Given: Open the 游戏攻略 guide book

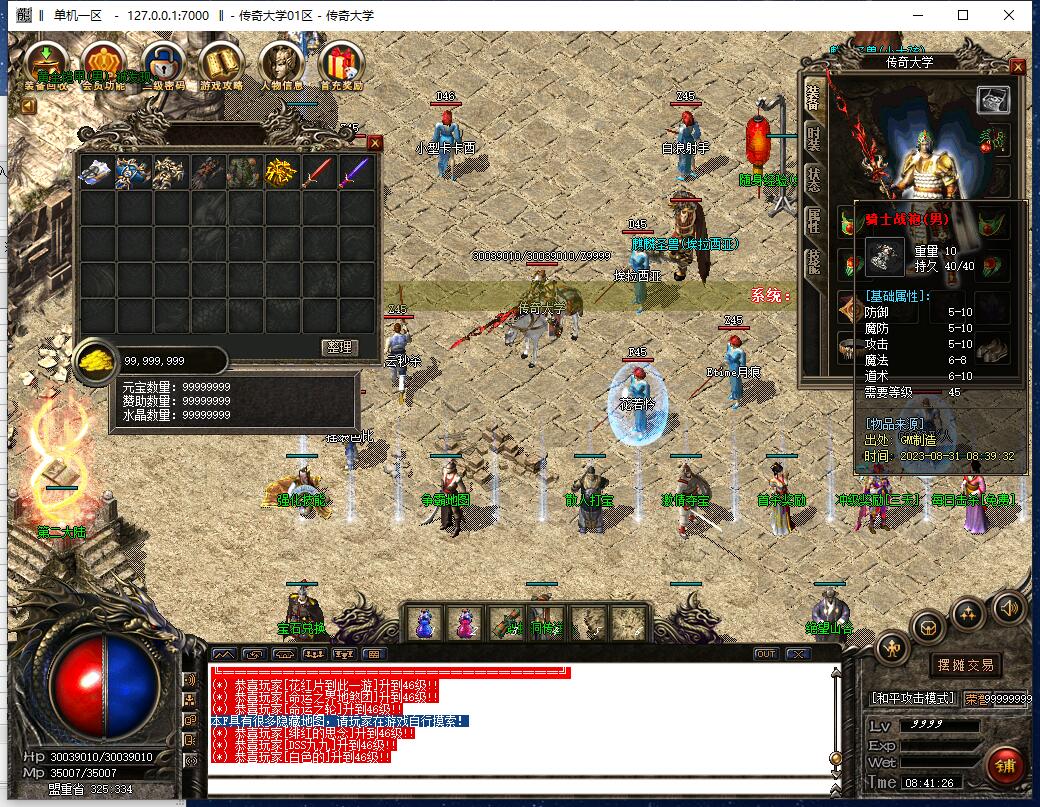Looking at the screenshot, I should click(x=221, y=64).
